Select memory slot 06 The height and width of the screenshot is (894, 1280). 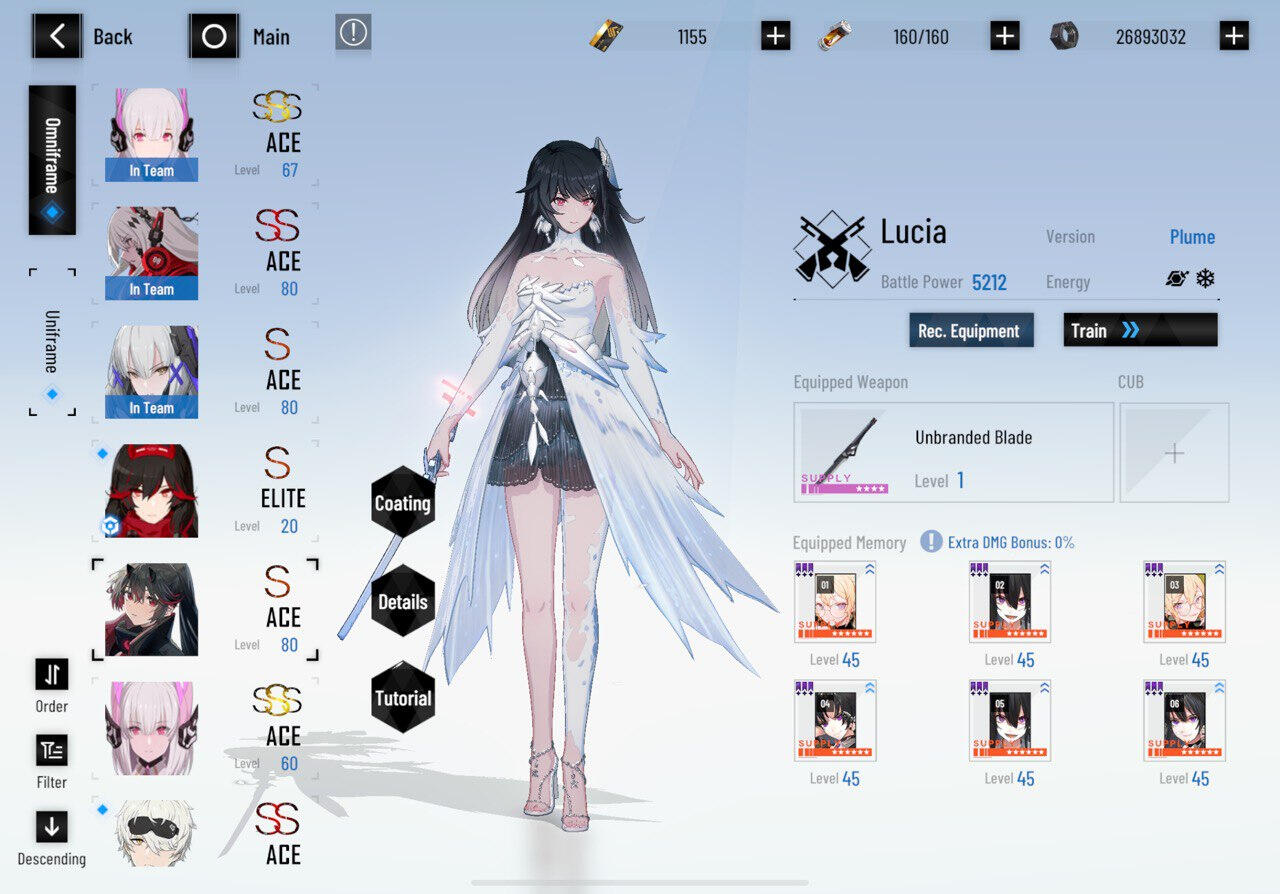(x=1184, y=721)
